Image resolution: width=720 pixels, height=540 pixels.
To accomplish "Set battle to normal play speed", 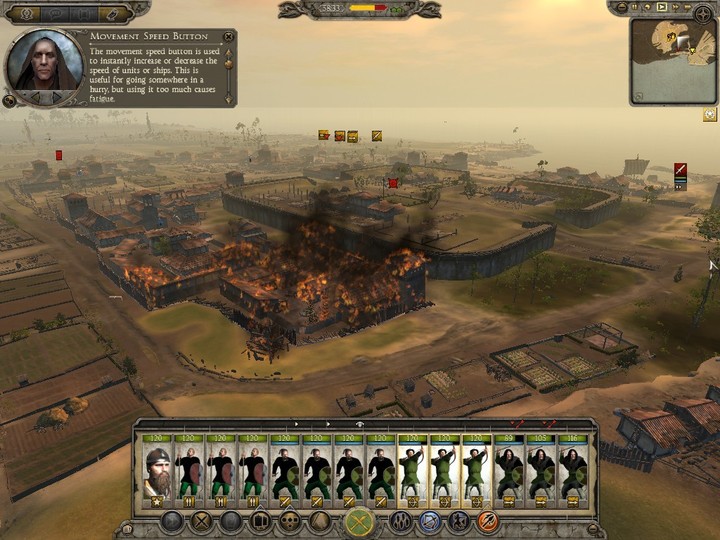I will pyautogui.click(x=661, y=8).
